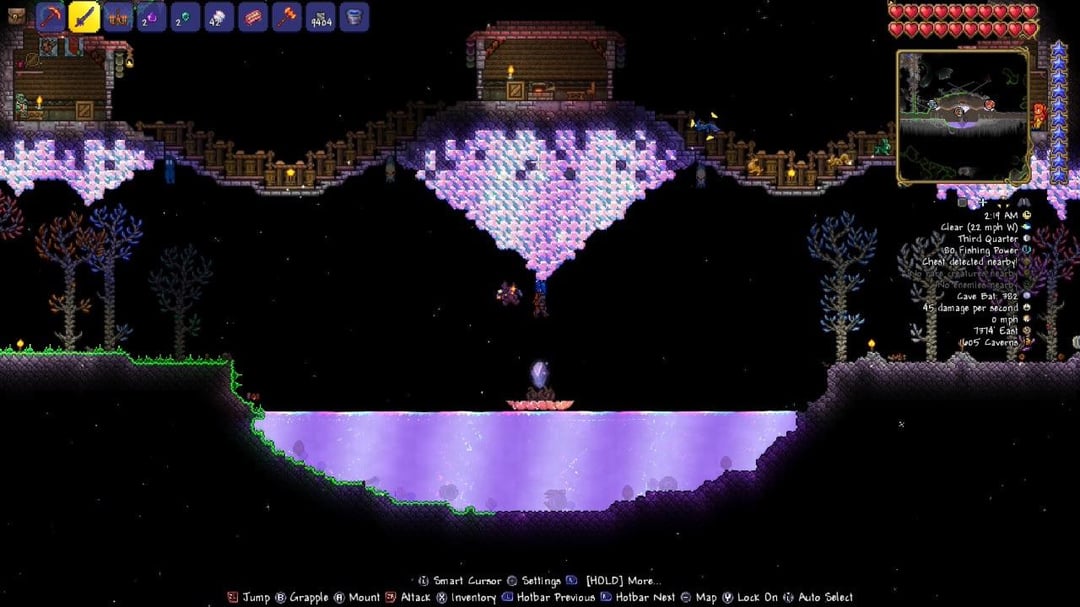The image size is (1080, 607).
Task: Open the inventory chest icon
Action: [15, 16]
